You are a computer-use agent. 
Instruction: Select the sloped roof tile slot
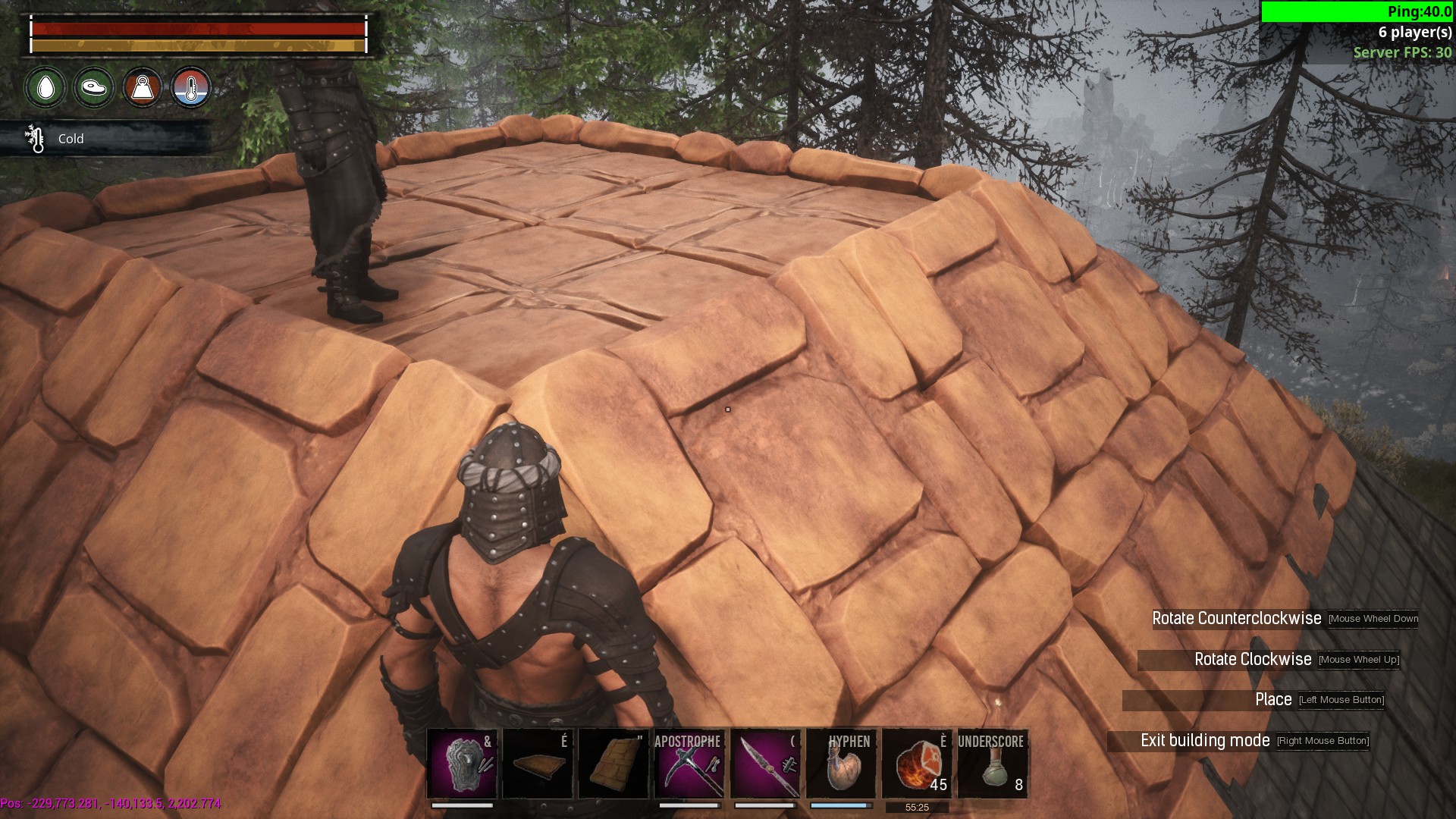click(613, 764)
